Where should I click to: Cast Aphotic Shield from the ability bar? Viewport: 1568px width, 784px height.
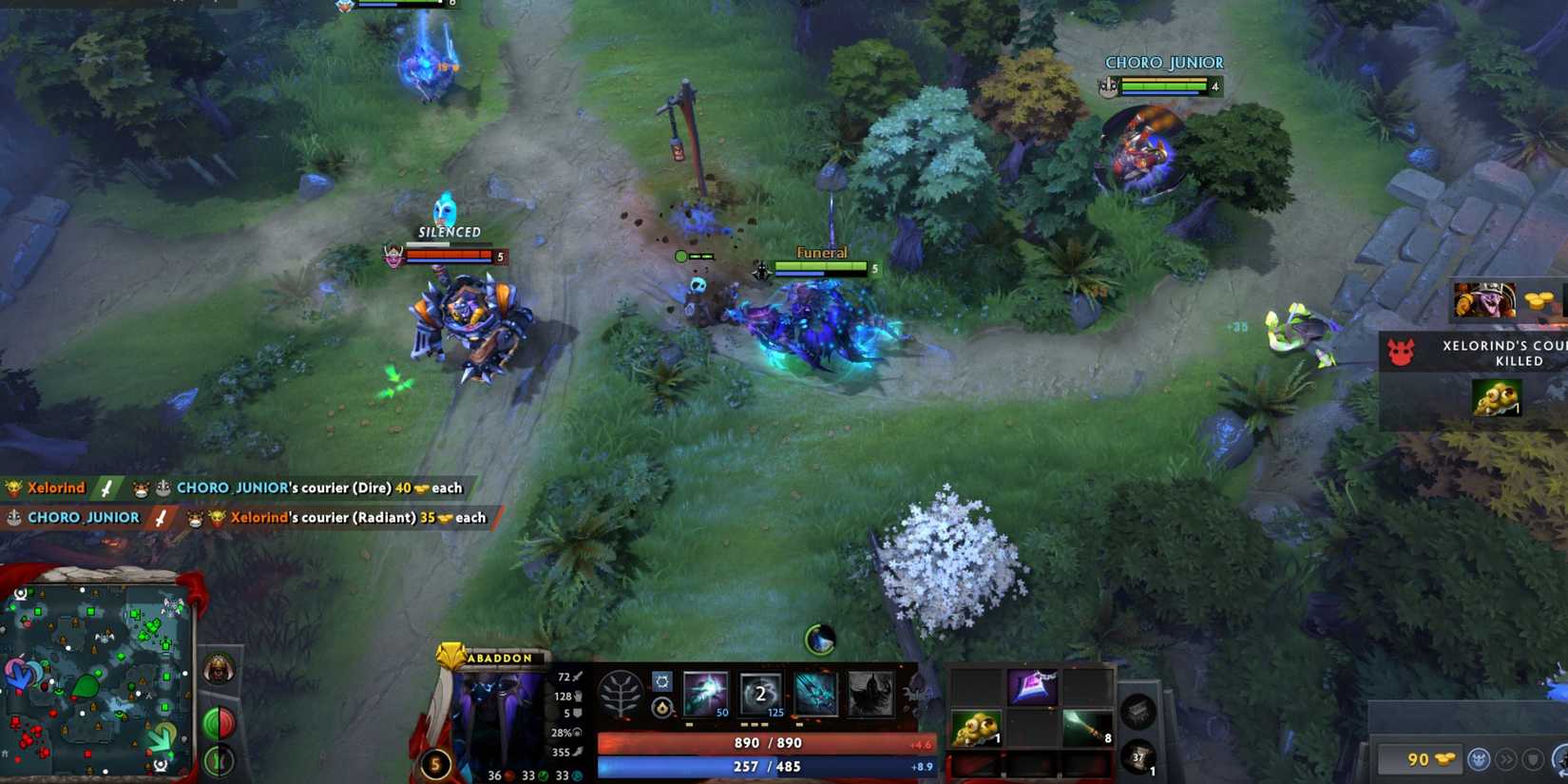760,692
